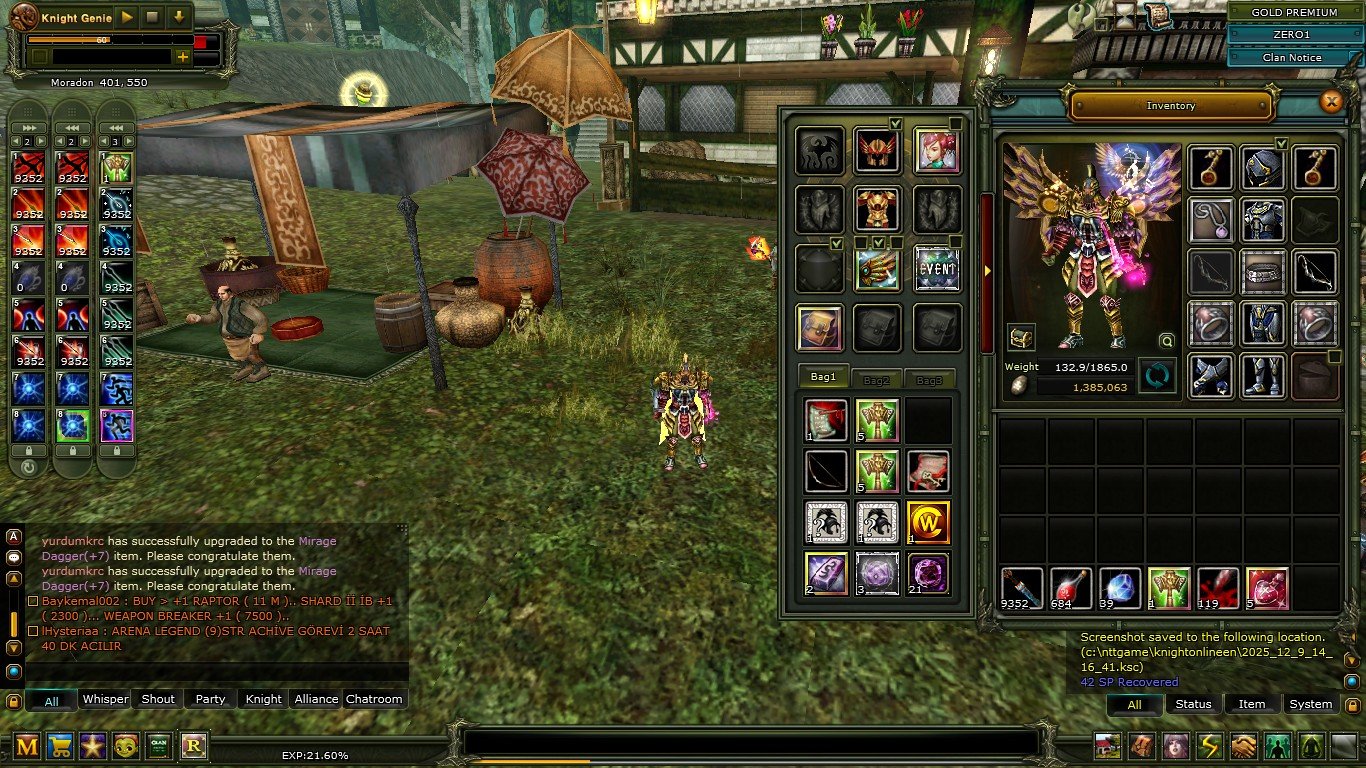The image size is (1366, 768).
Task: Open the Alliance chat tab
Action: click(x=316, y=699)
